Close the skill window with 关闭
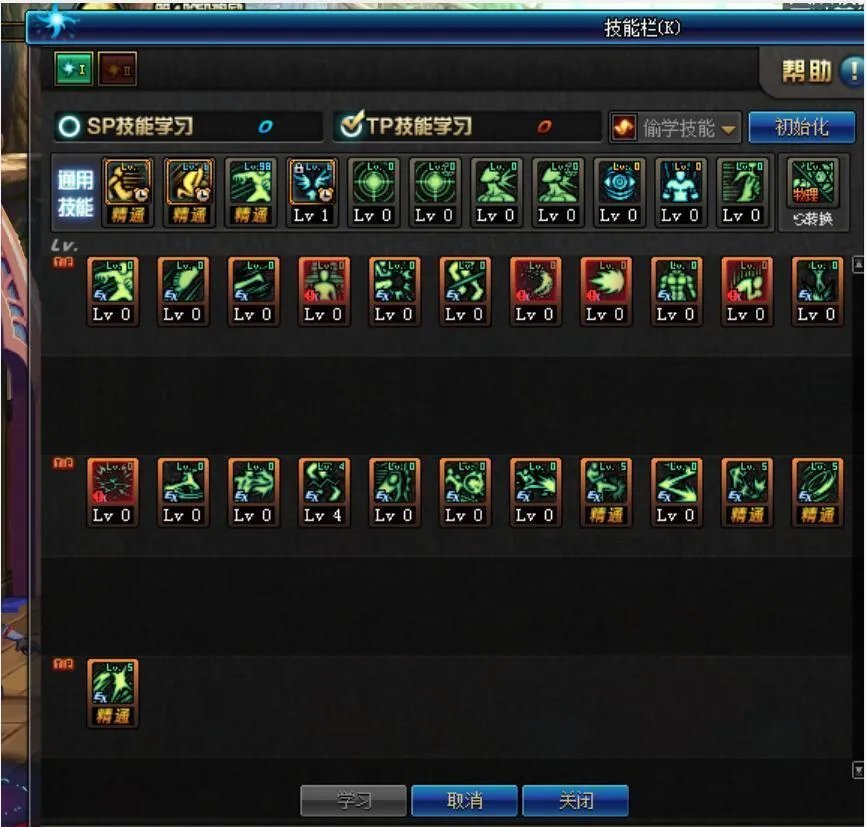 coord(575,801)
